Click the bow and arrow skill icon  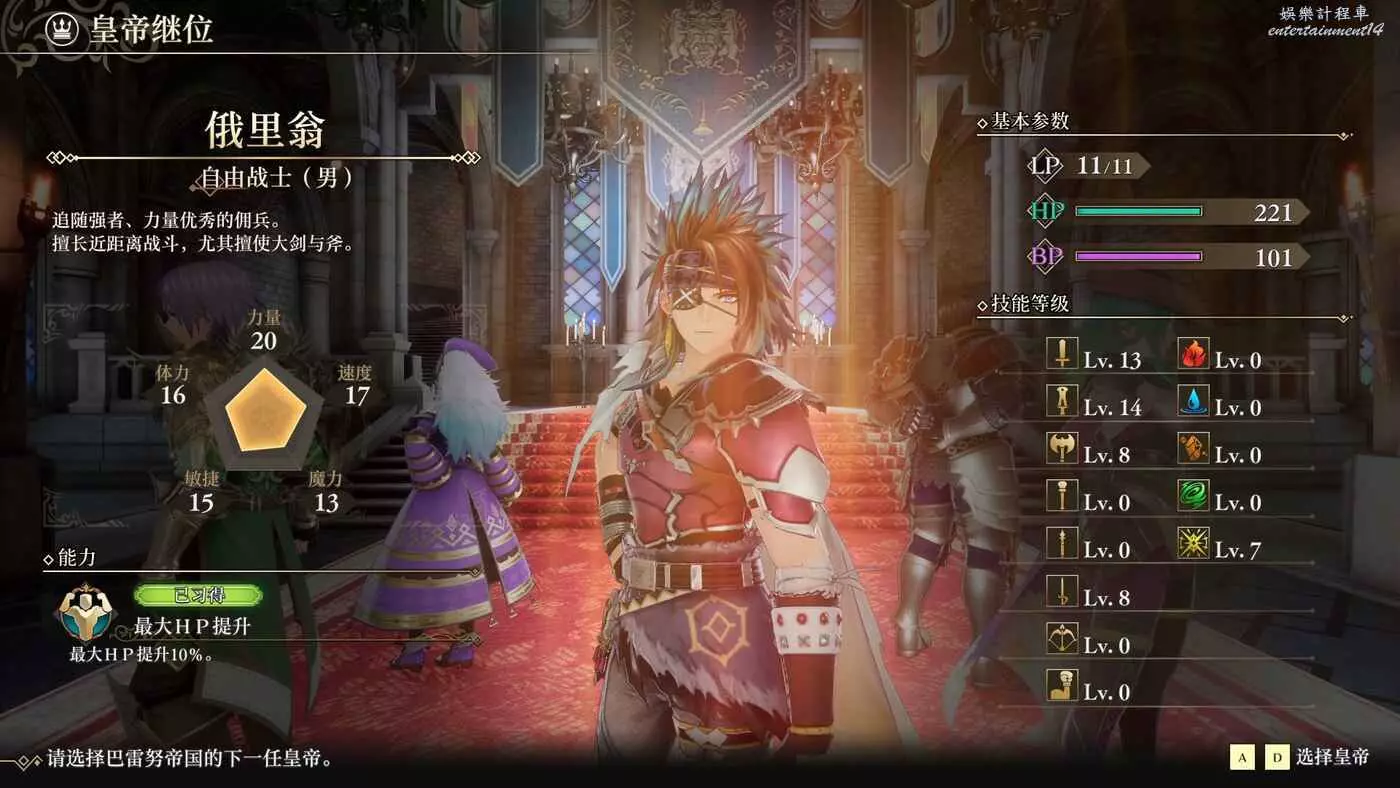tap(1061, 638)
